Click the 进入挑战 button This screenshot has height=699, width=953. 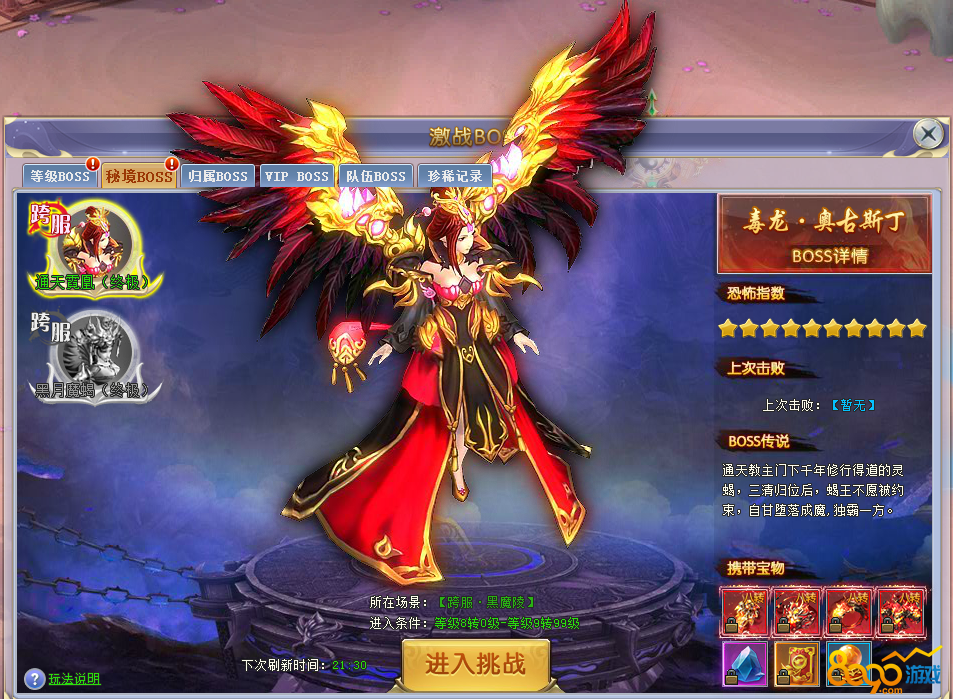(x=475, y=663)
